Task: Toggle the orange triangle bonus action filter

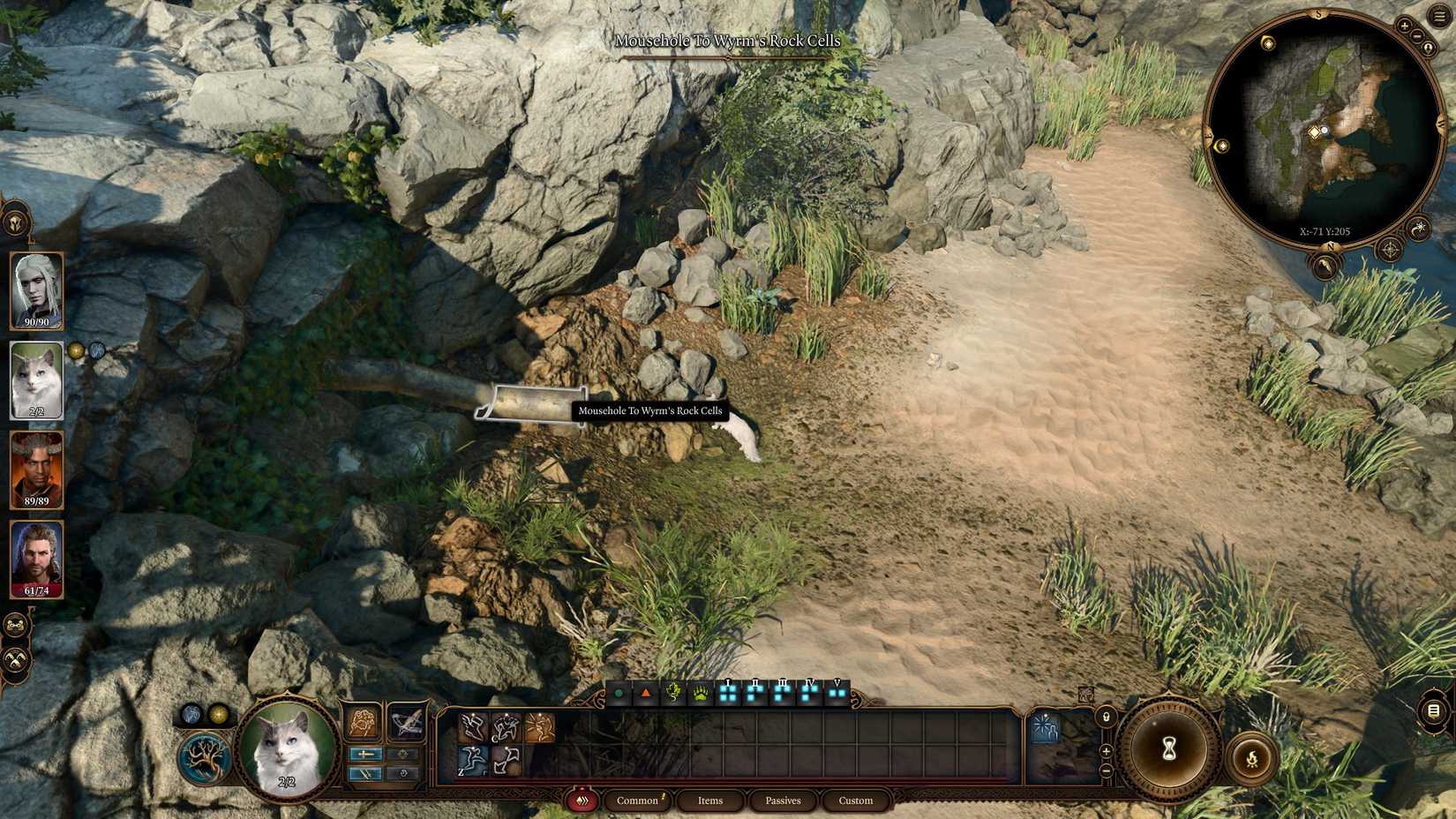Action: (x=645, y=692)
